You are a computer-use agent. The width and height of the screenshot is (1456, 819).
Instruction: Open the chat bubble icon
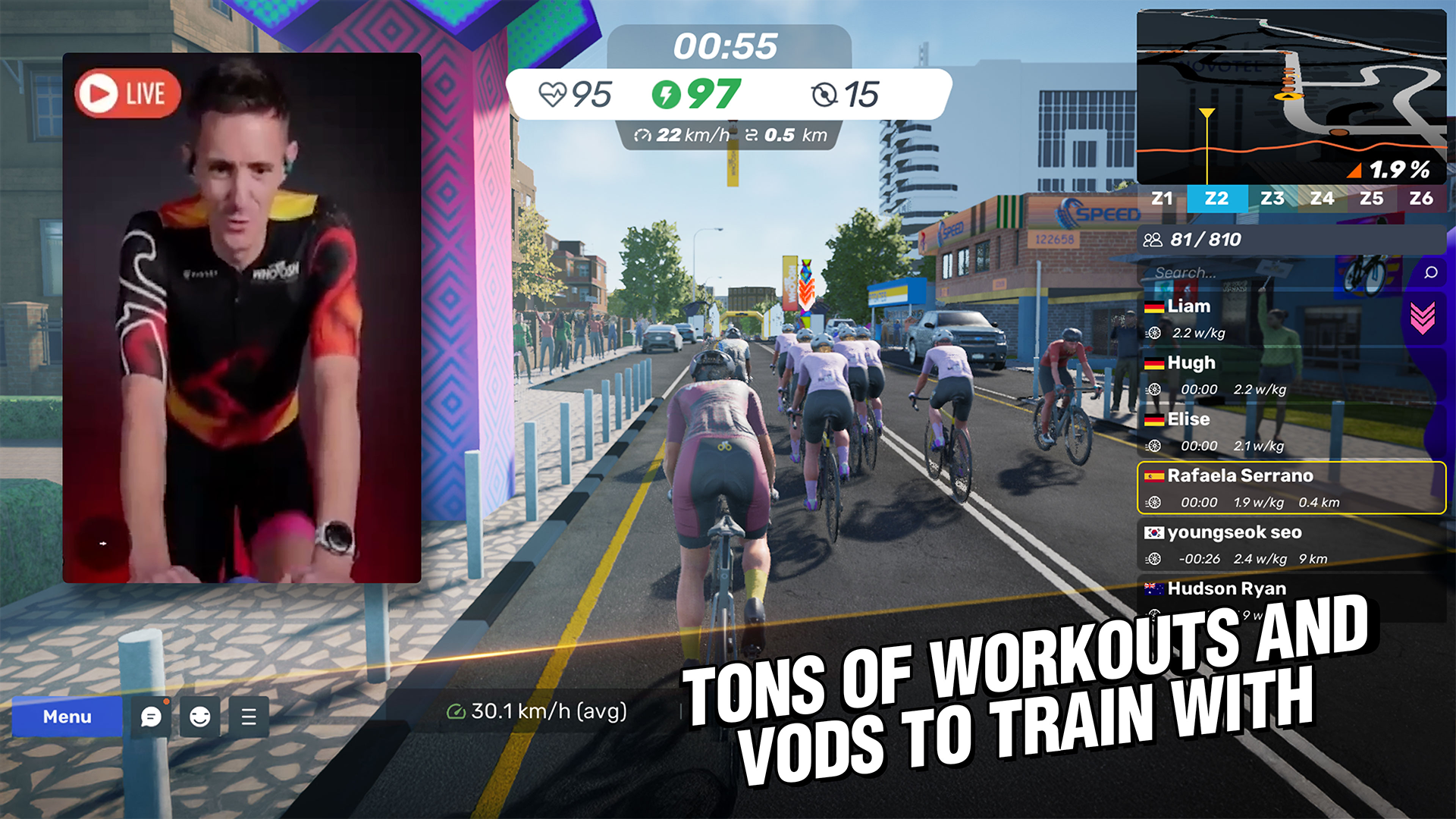152,717
